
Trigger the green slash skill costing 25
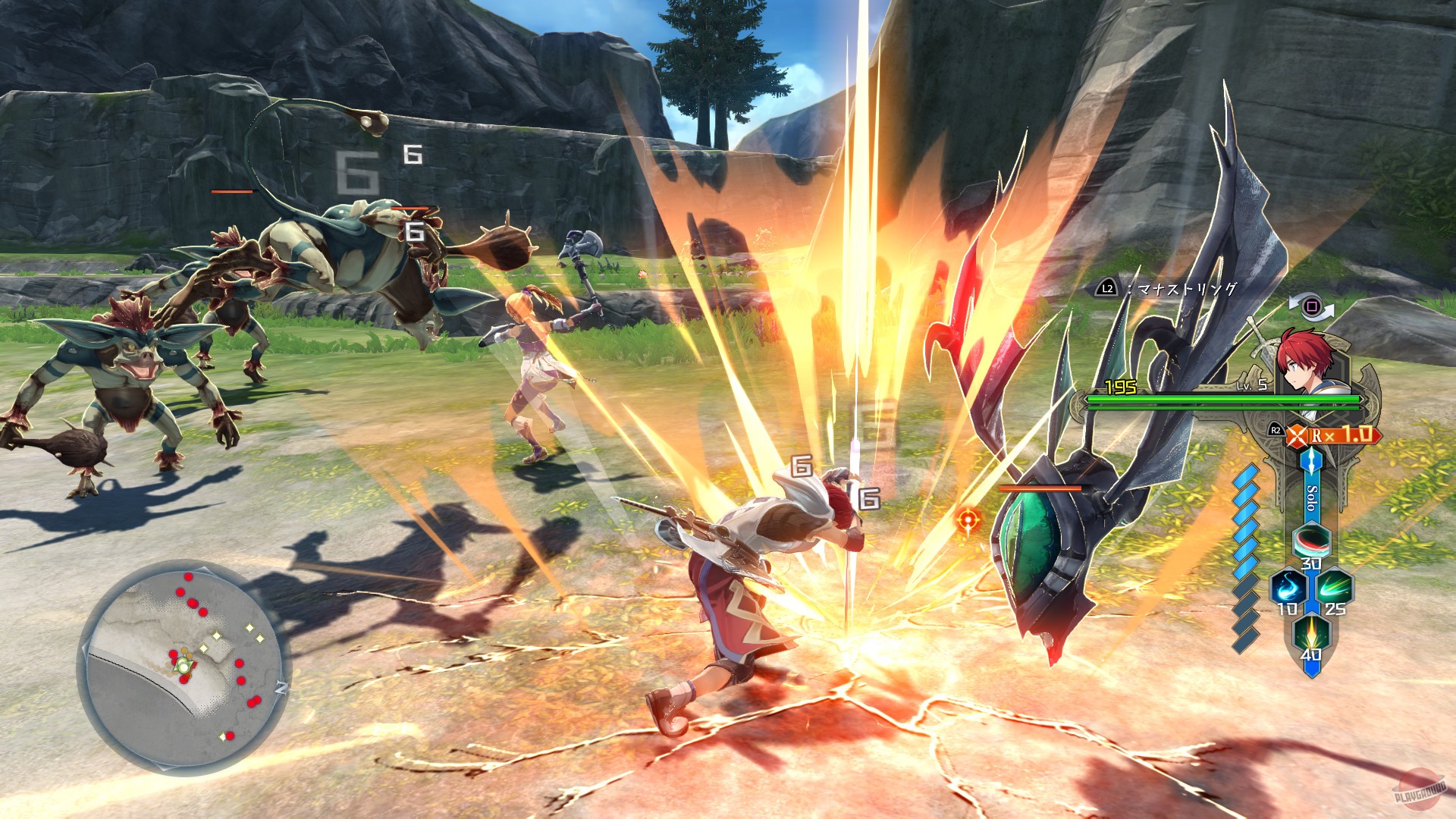point(1334,587)
